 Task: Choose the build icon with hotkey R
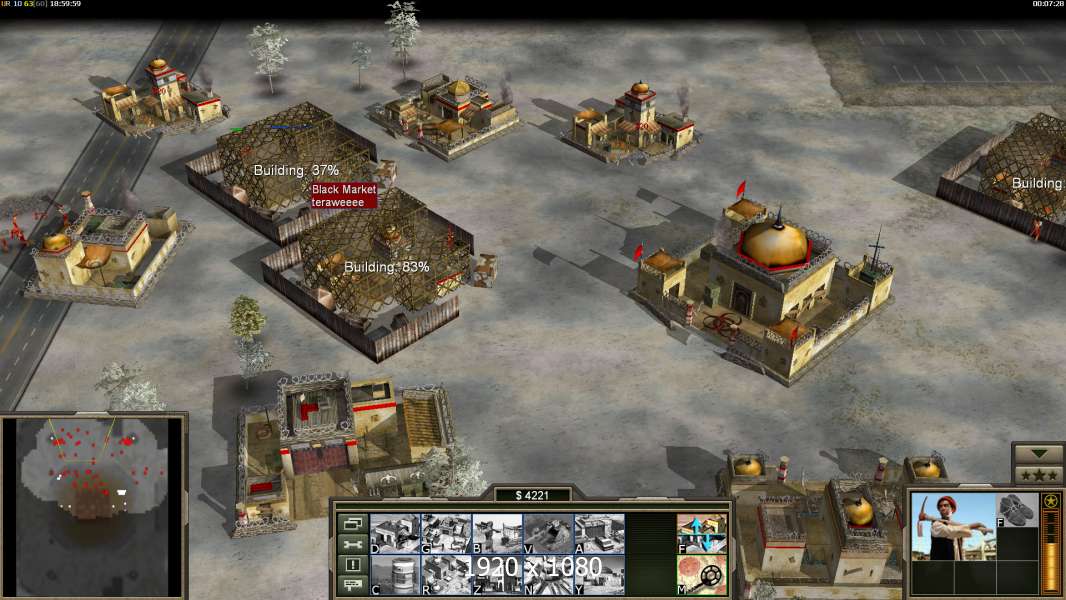[x=446, y=574]
